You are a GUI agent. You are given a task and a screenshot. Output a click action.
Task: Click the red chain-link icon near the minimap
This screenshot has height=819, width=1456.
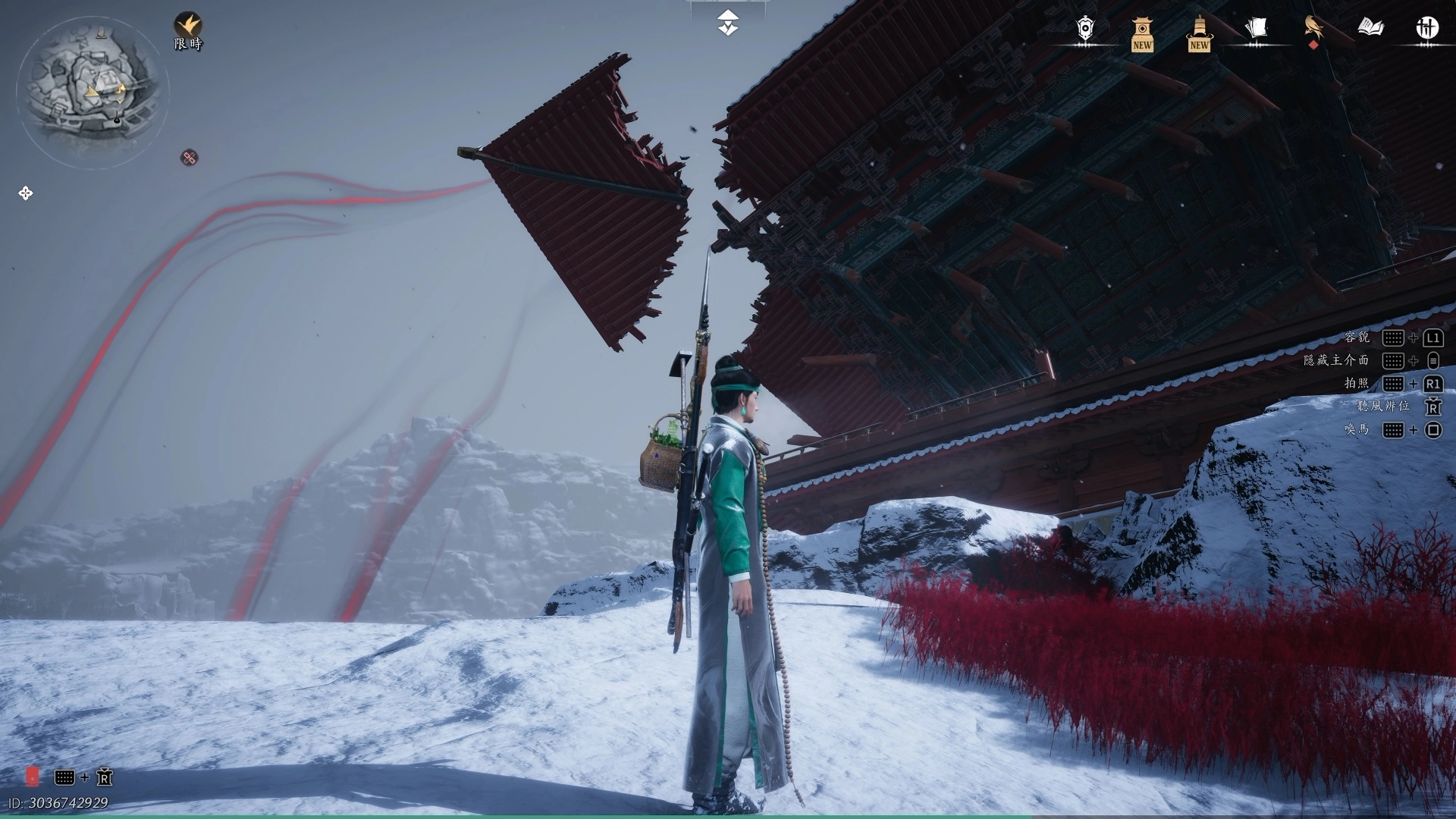[190, 158]
